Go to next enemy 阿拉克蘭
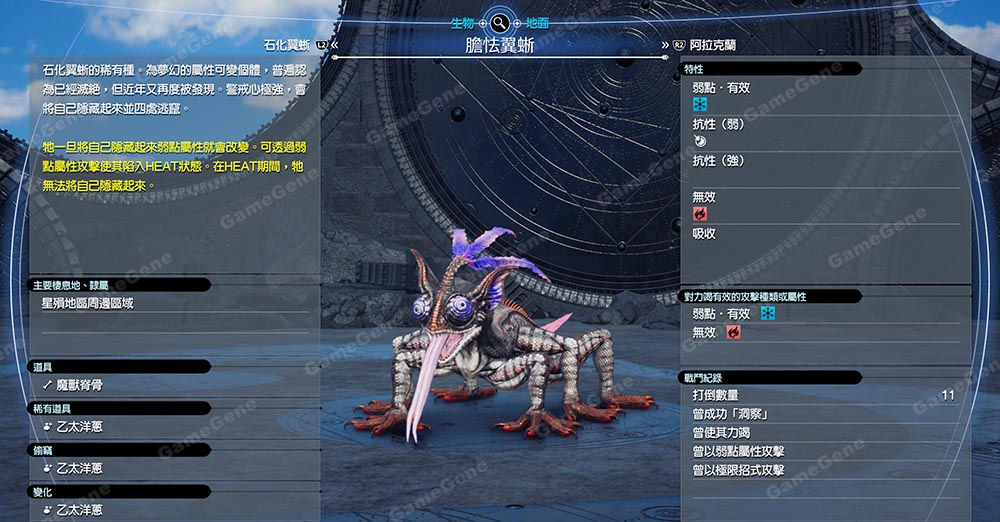Screen dimensions: 1000x522 pyautogui.click(x=711, y=45)
